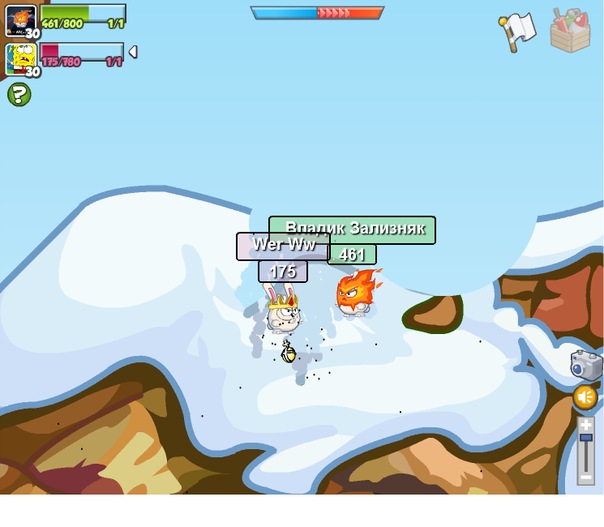
Task: Click the white surrender flag icon
Action: click(517, 31)
